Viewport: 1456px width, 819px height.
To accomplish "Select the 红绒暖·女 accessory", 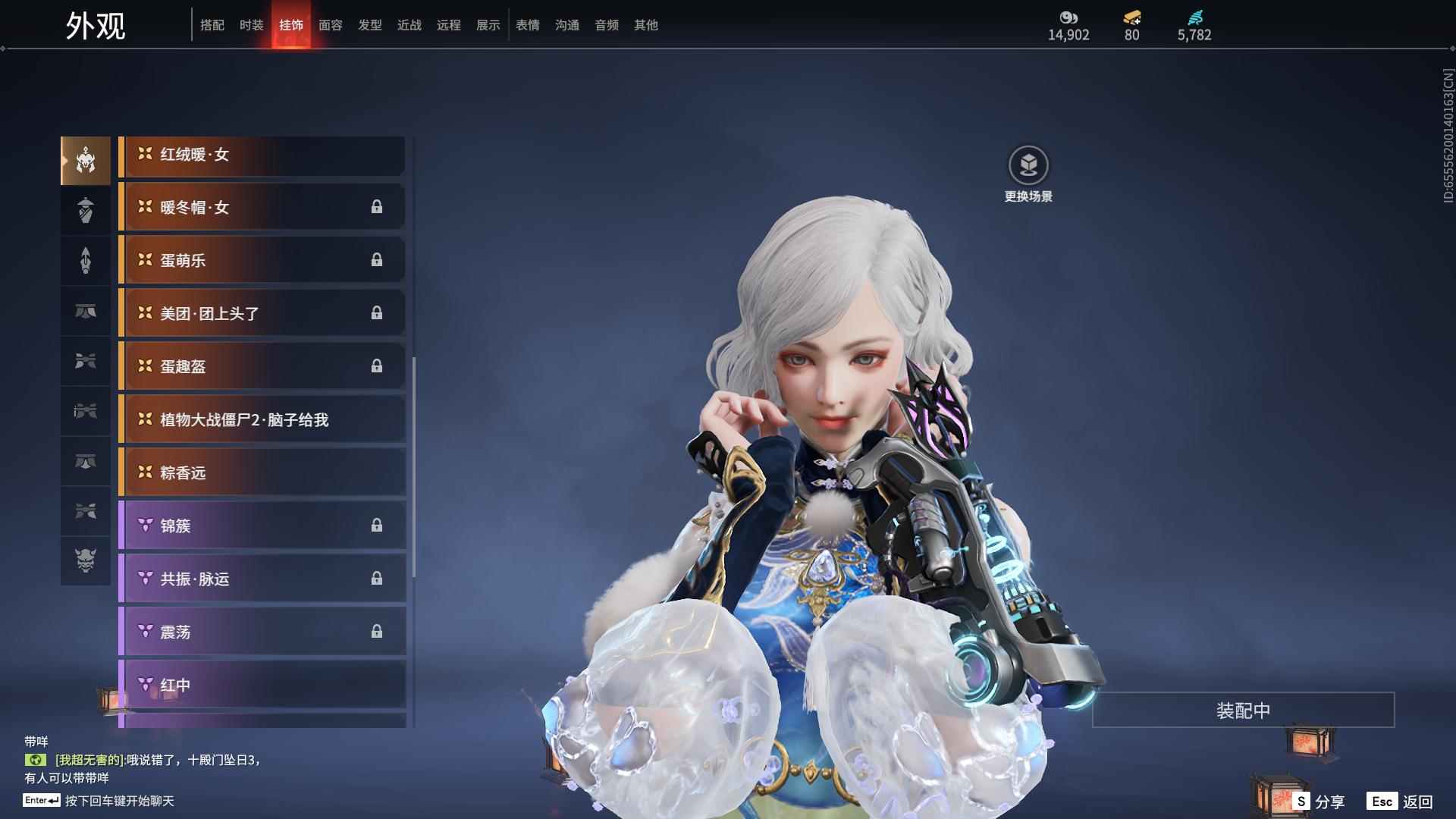I will coord(262,155).
